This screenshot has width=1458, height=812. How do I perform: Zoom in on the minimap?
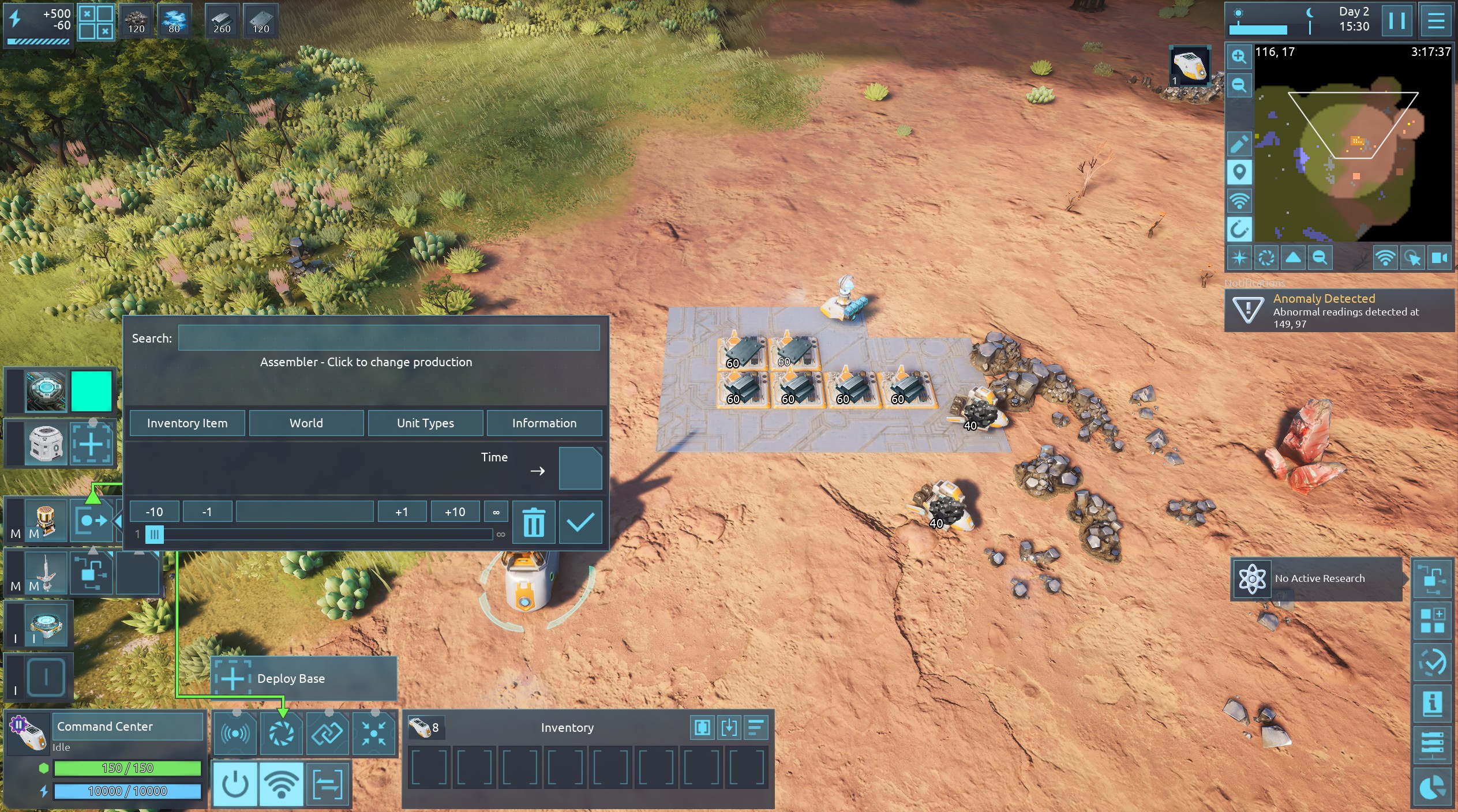point(1238,57)
